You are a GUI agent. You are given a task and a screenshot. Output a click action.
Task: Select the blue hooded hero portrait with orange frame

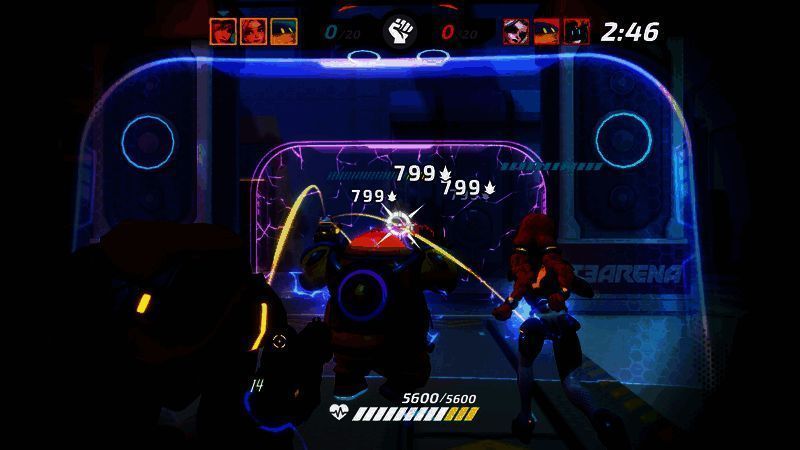click(x=283, y=31)
